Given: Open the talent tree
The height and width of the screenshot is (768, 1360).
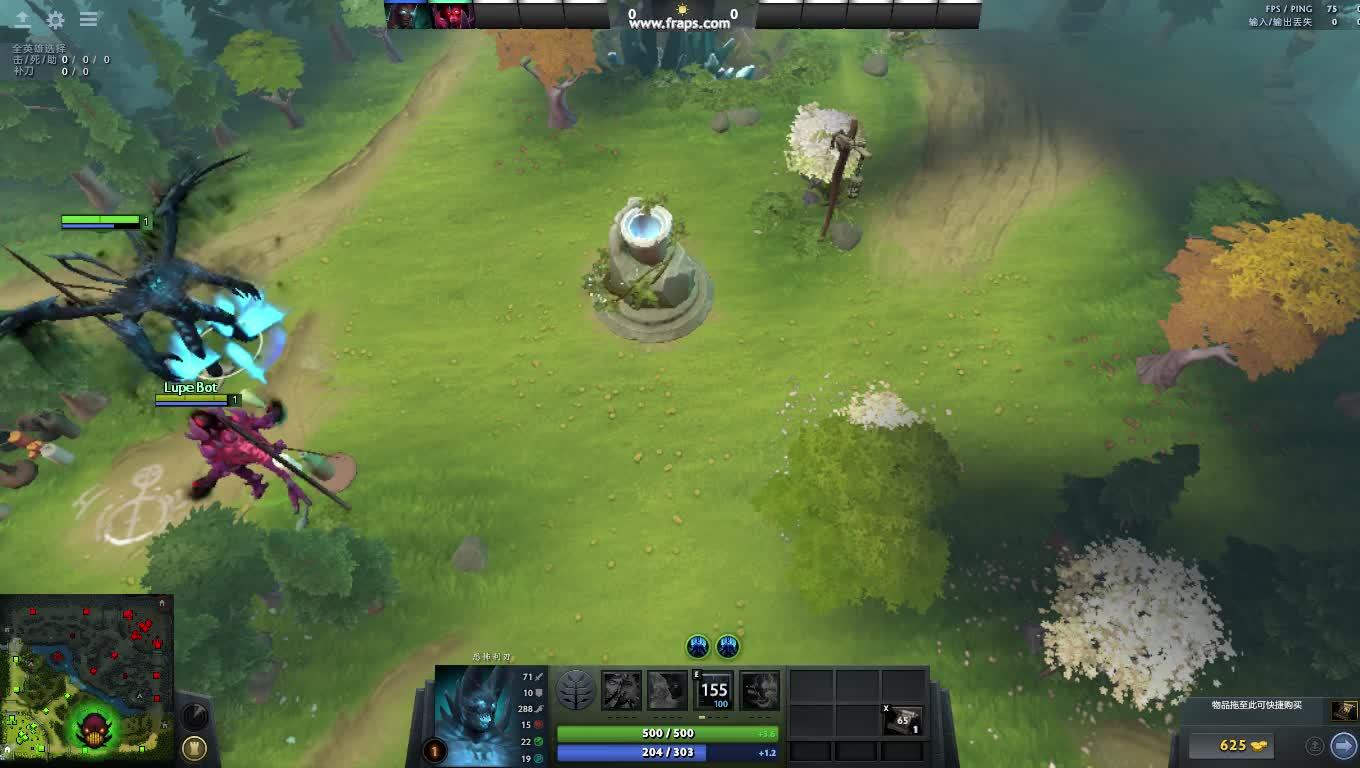Looking at the screenshot, I should (x=575, y=690).
